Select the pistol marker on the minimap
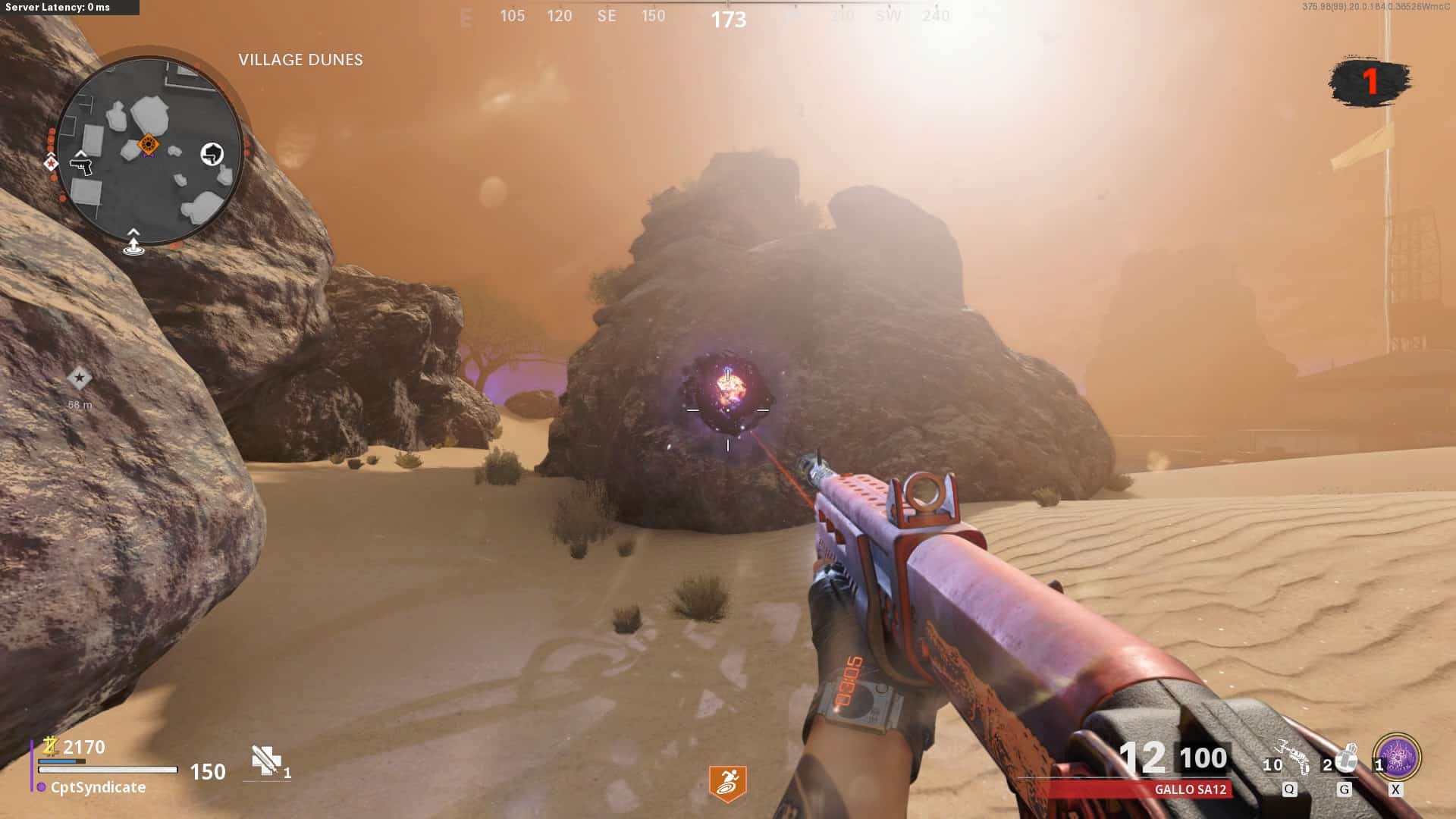The height and width of the screenshot is (819, 1456). (x=80, y=164)
